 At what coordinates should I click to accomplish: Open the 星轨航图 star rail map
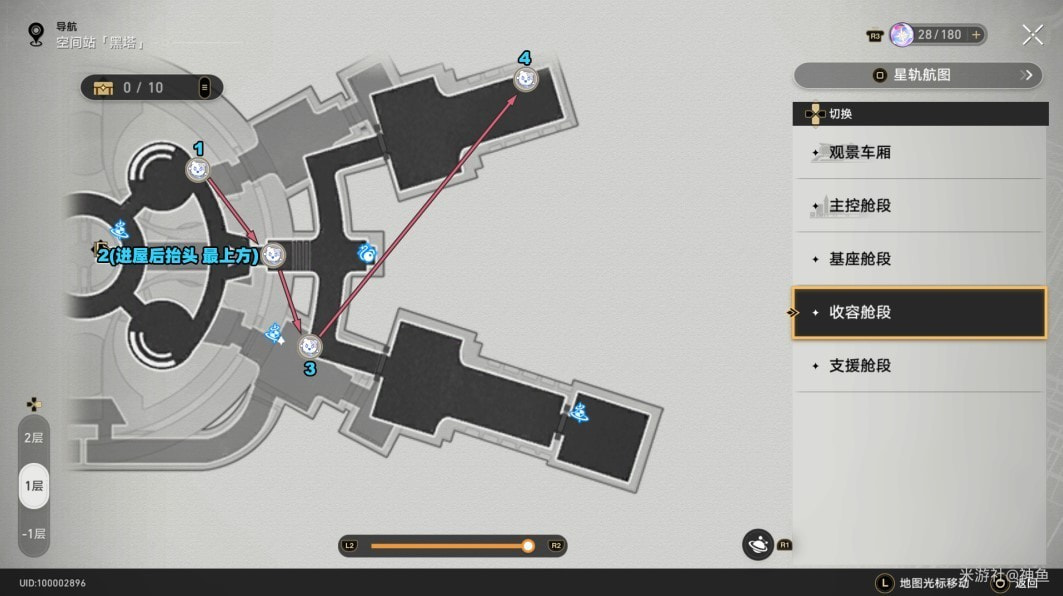click(x=917, y=75)
